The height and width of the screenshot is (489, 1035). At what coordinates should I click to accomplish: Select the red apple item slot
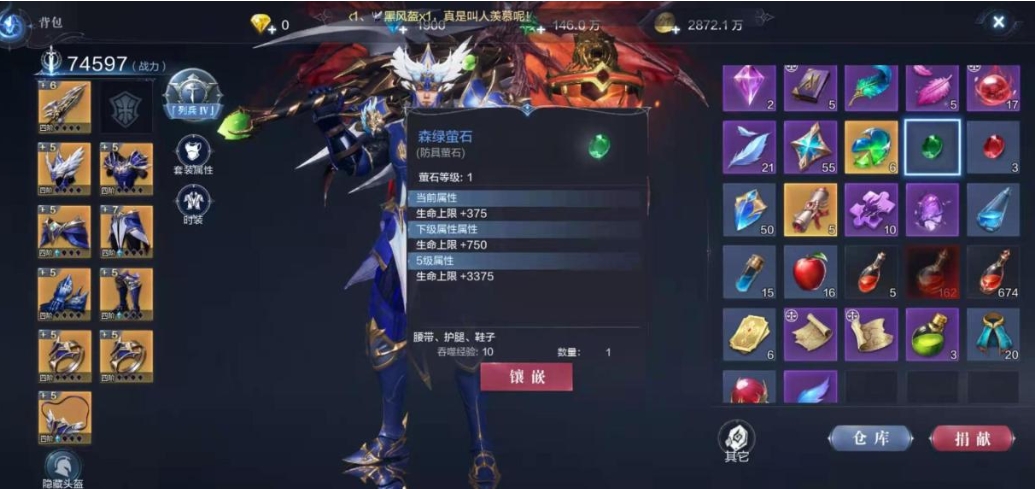[x=809, y=271]
